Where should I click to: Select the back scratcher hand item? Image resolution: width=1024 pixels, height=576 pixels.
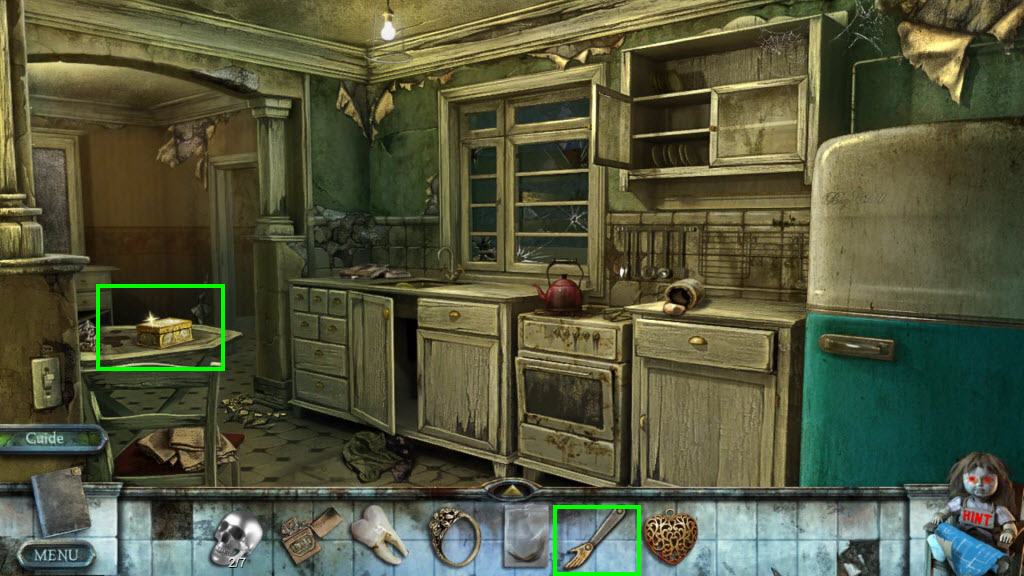coord(597,538)
